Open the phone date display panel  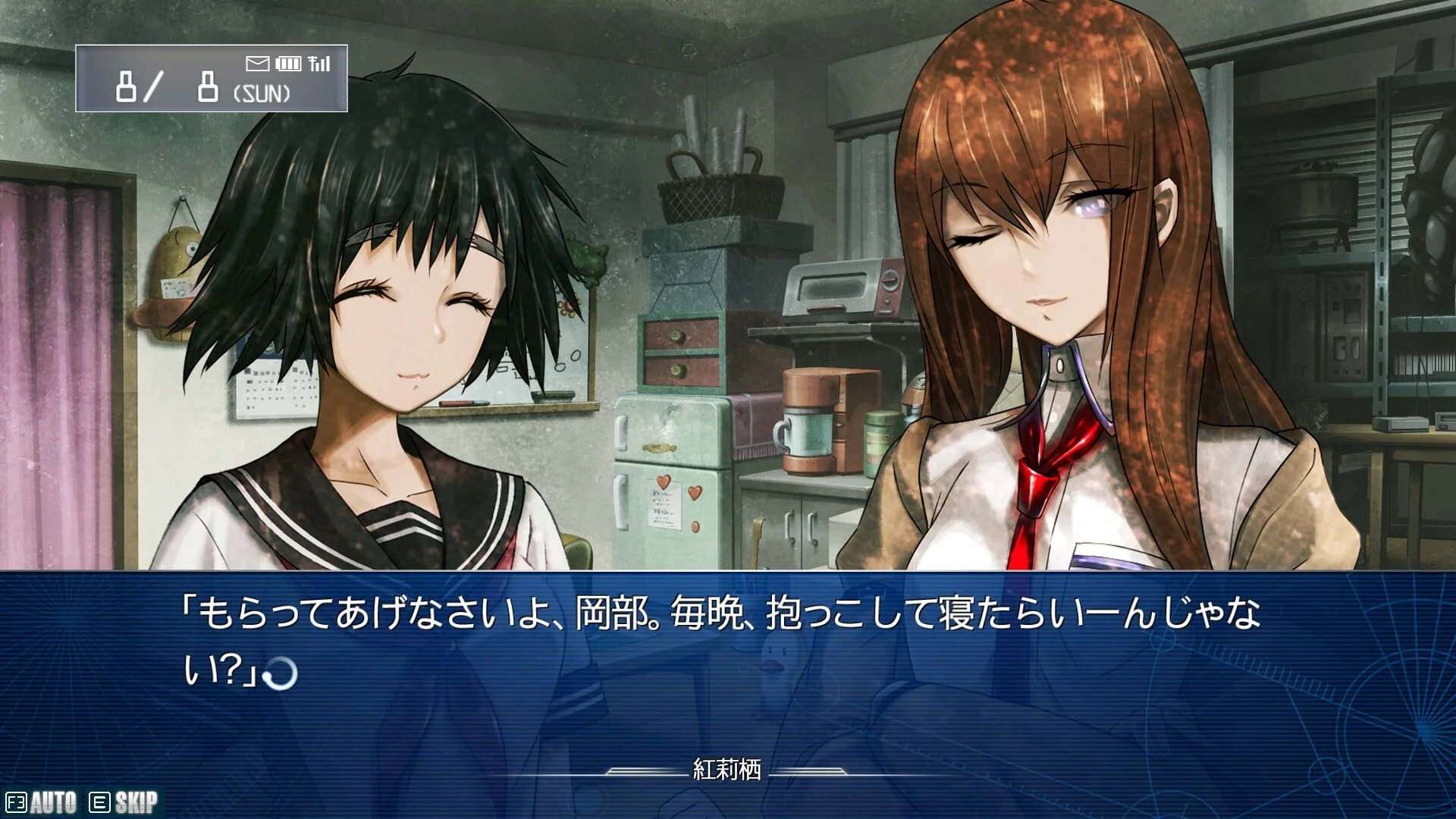pos(211,79)
